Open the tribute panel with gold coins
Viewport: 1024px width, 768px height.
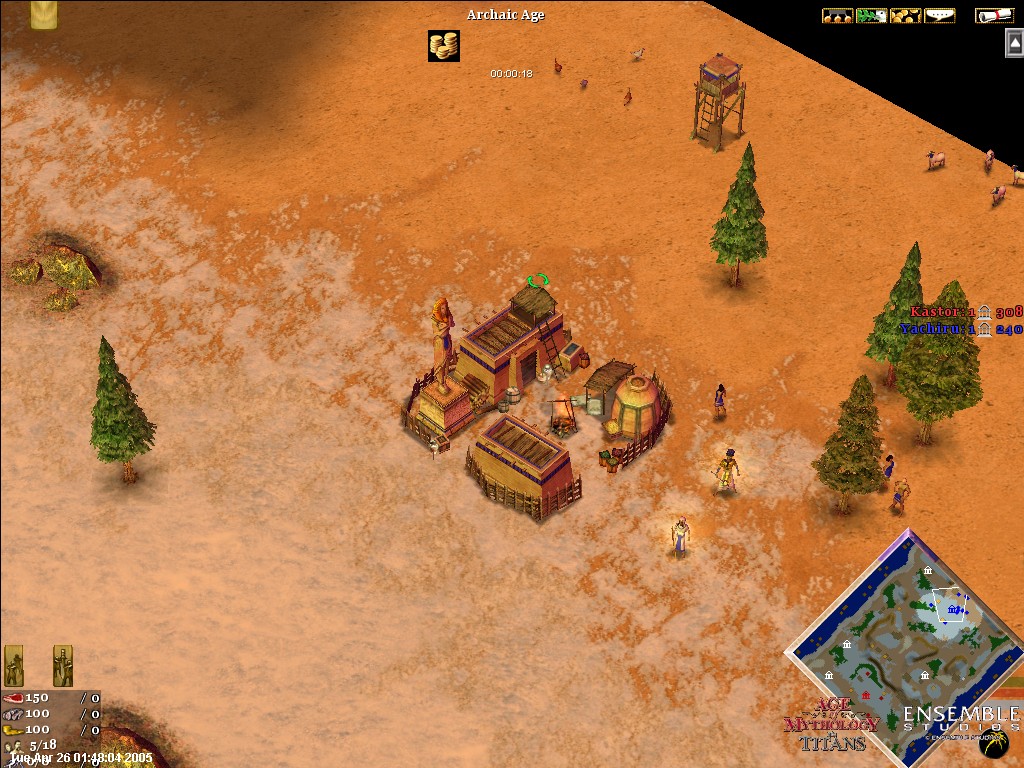point(905,16)
